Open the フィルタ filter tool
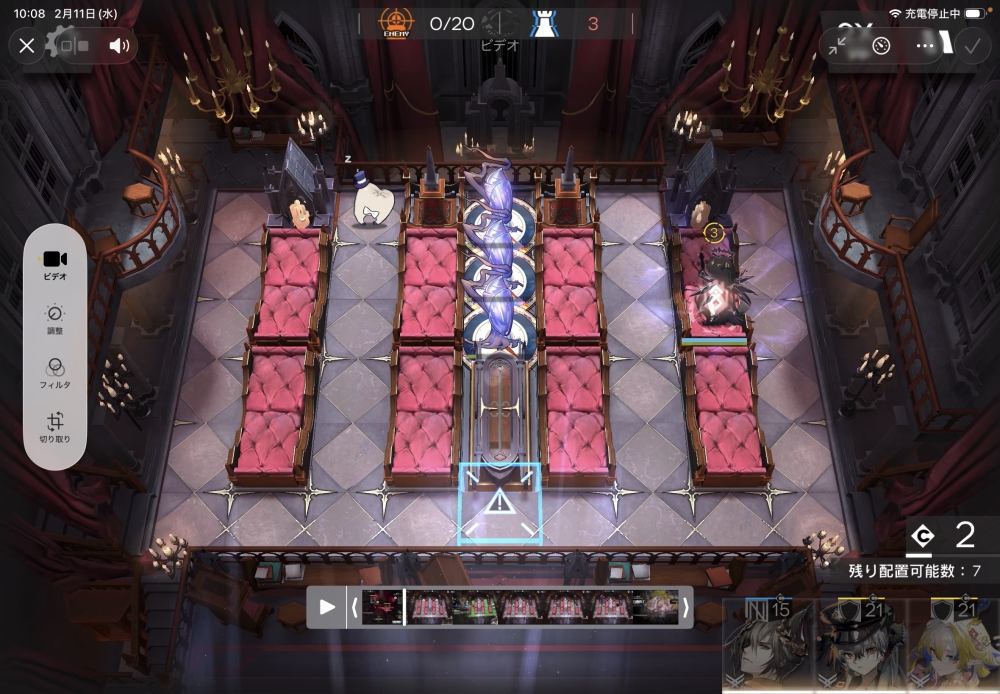This screenshot has width=1000, height=694. 56,372
